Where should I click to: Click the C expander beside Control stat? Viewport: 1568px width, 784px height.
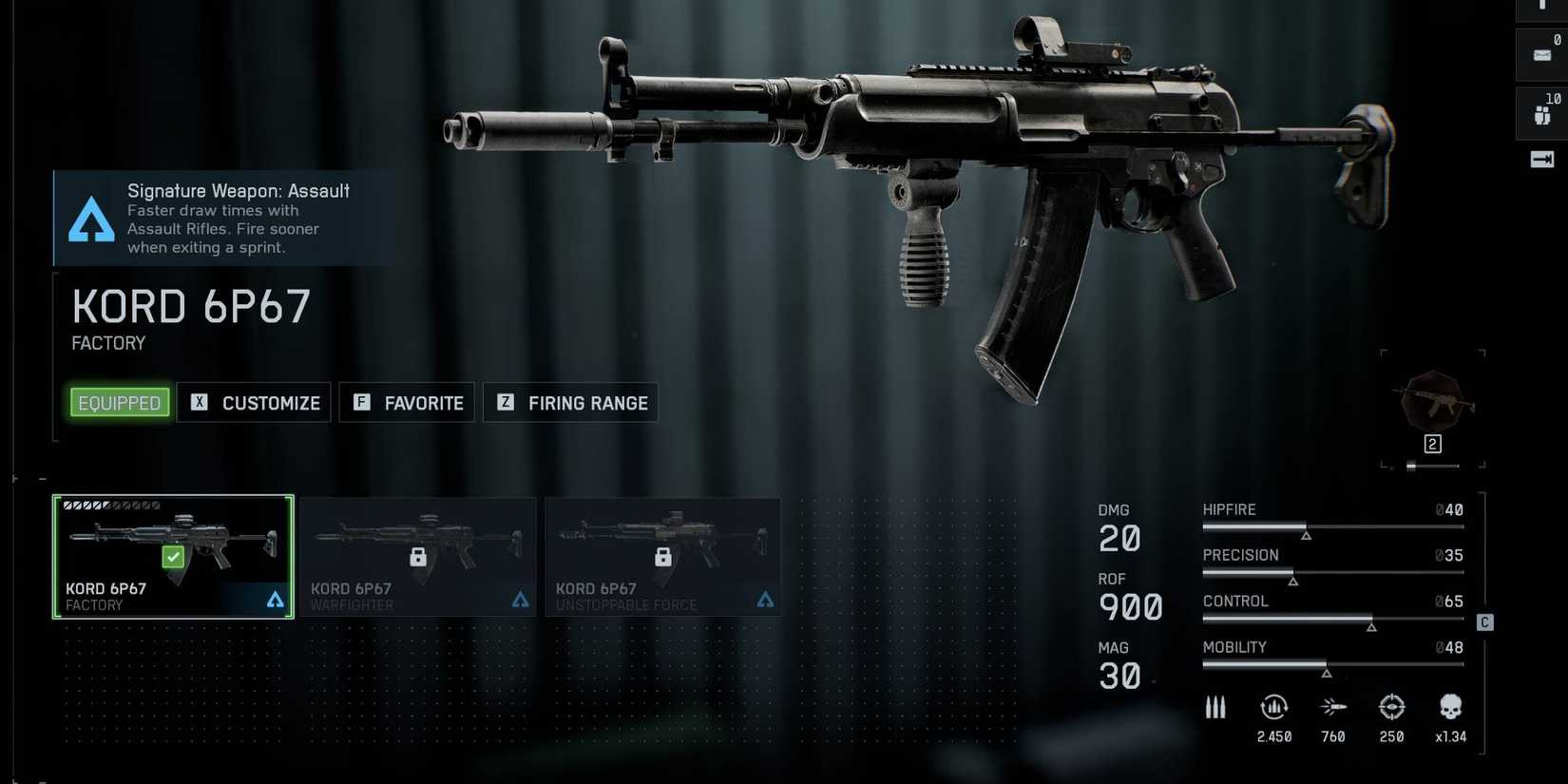(x=1483, y=622)
